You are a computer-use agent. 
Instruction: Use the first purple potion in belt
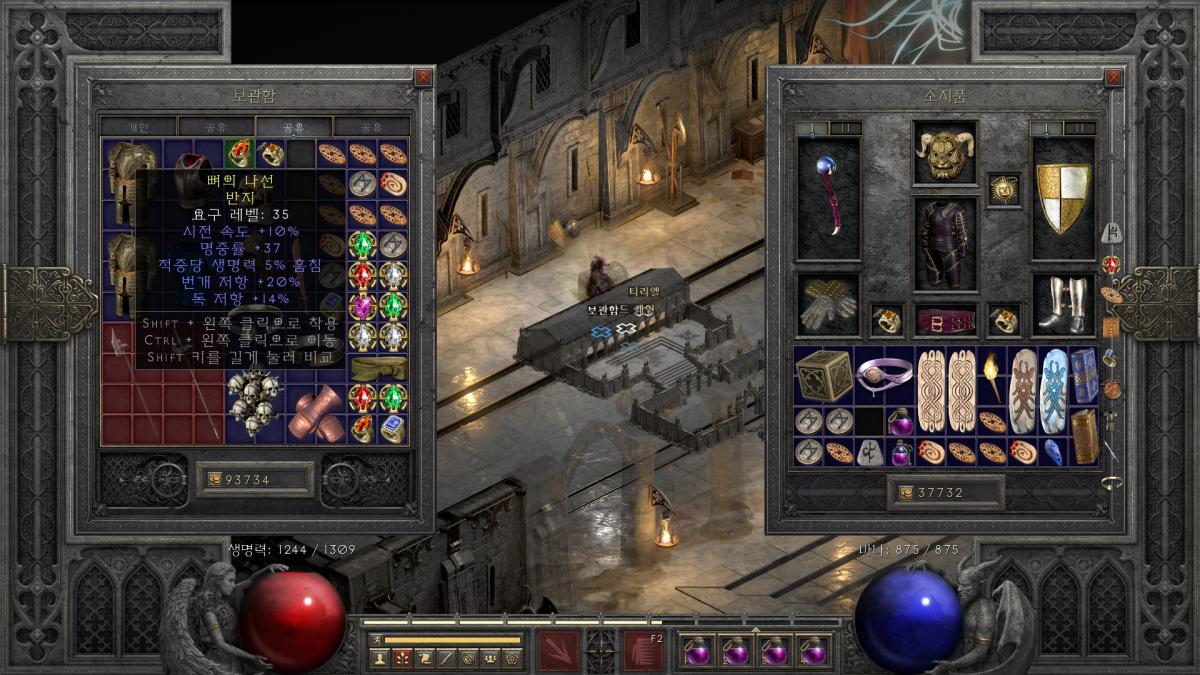697,651
